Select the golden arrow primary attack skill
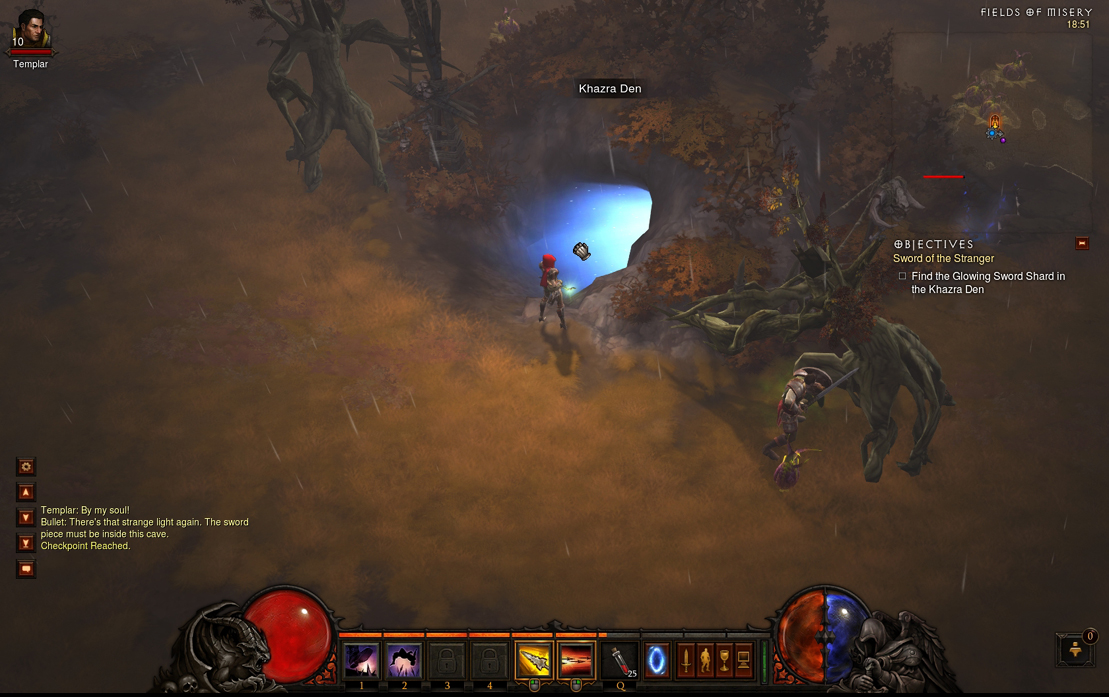1109x697 pixels. [533, 661]
